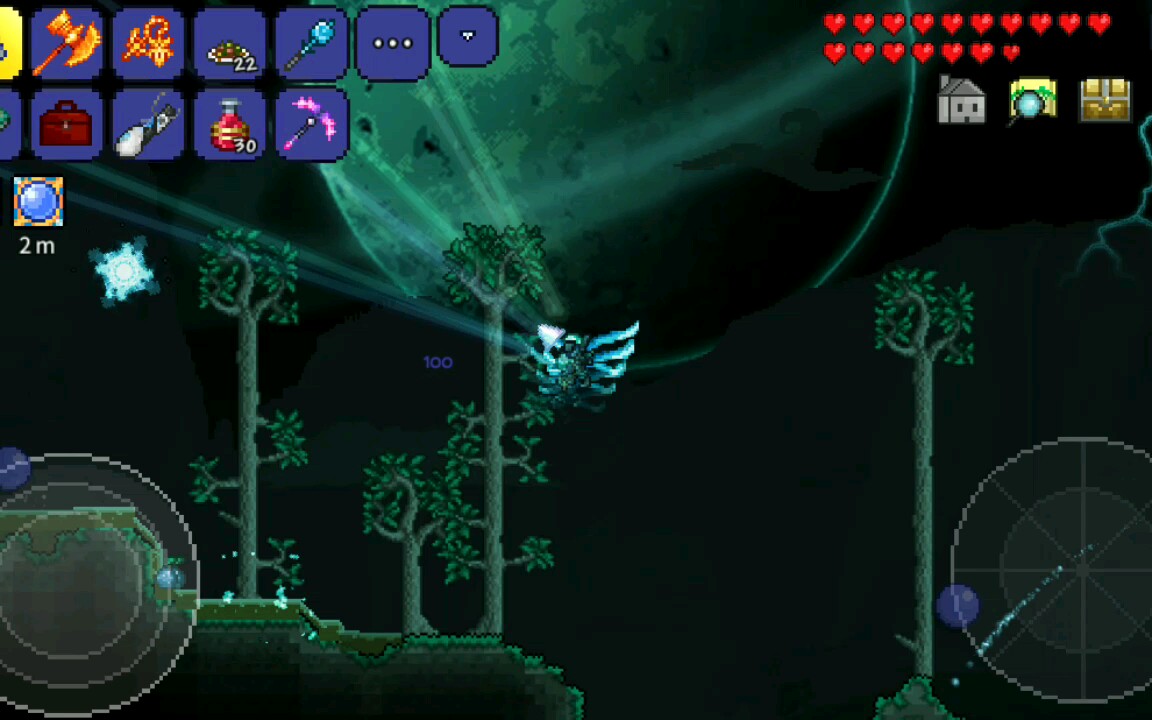
Task: Select the golden hamaxe hotbar slot
Action: tap(67, 43)
